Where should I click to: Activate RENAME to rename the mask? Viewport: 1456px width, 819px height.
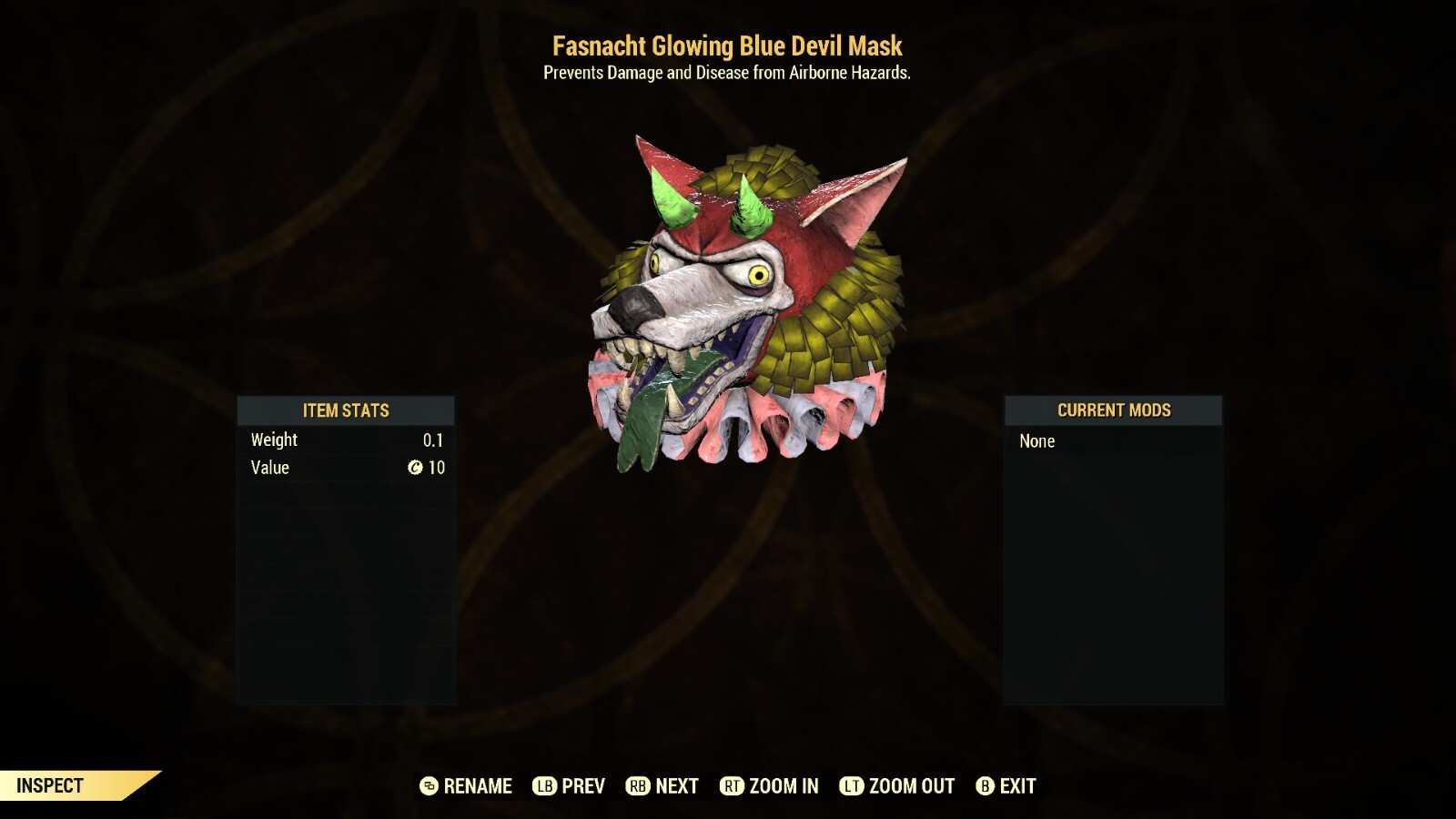477,785
